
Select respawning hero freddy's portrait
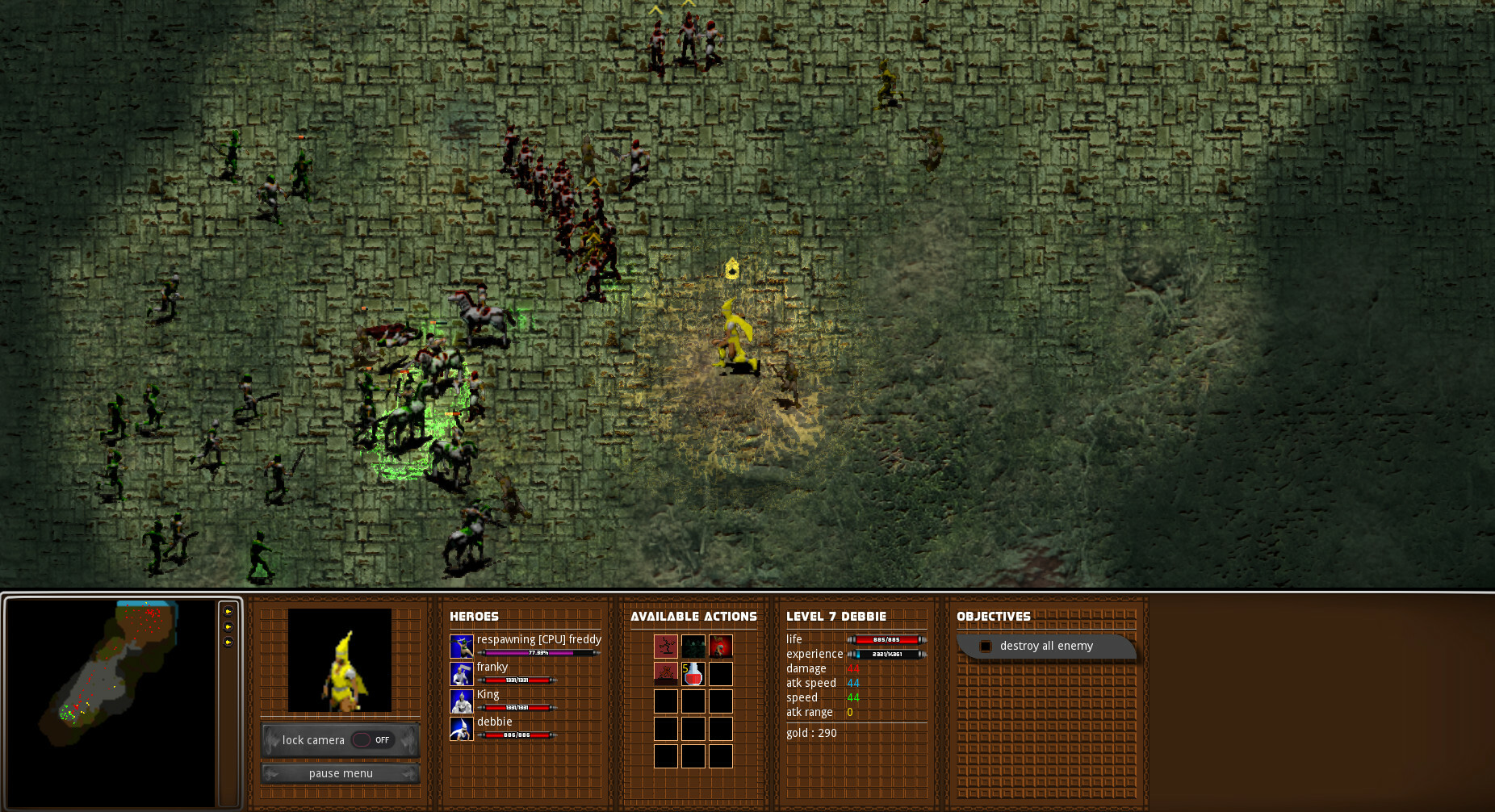pyautogui.click(x=462, y=644)
